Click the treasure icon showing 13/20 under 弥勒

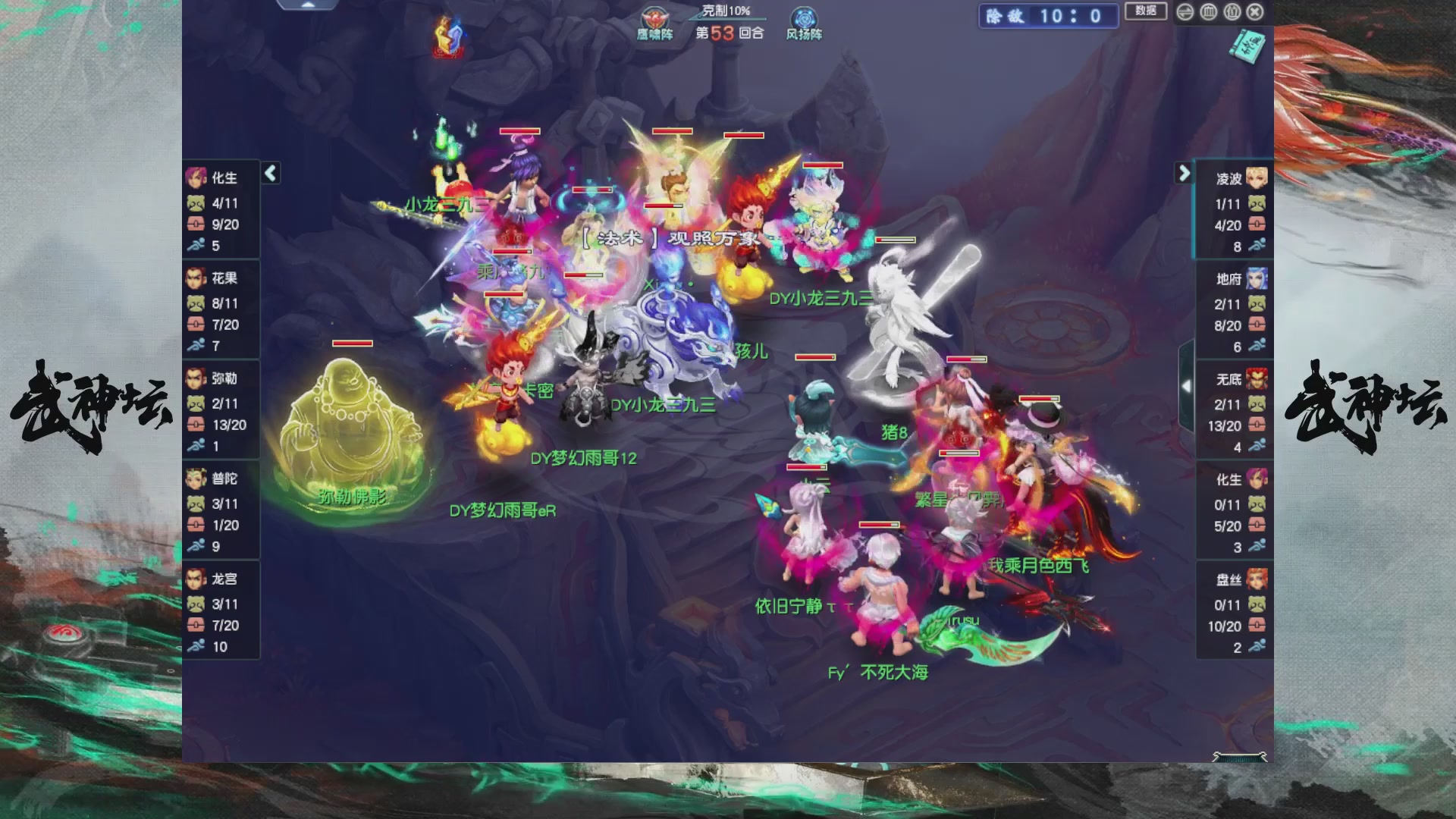coord(195,426)
